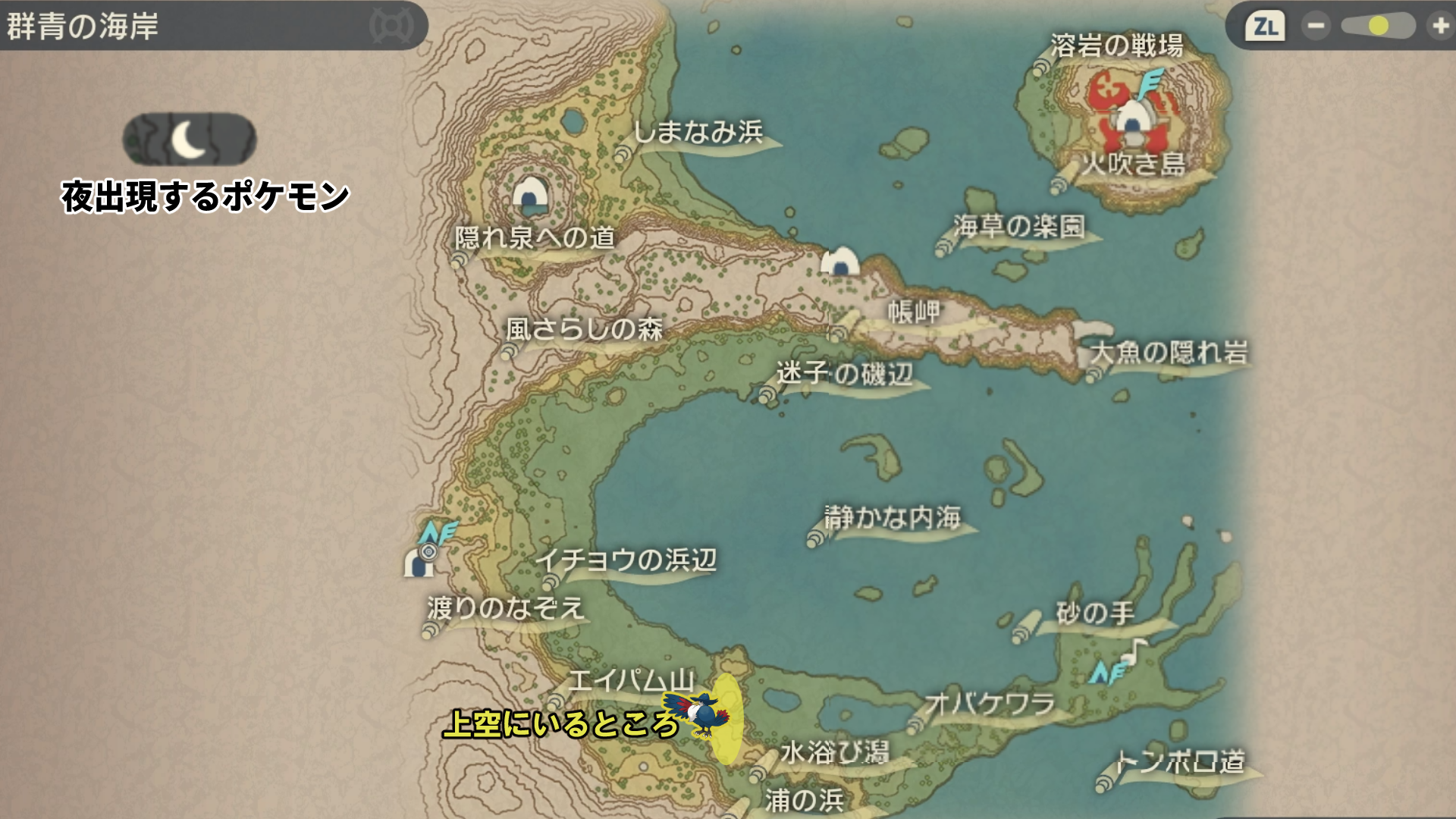Screen dimensions: 1456x819
Task: Select the white tent marker above 帳岬
Action: pyautogui.click(x=840, y=262)
